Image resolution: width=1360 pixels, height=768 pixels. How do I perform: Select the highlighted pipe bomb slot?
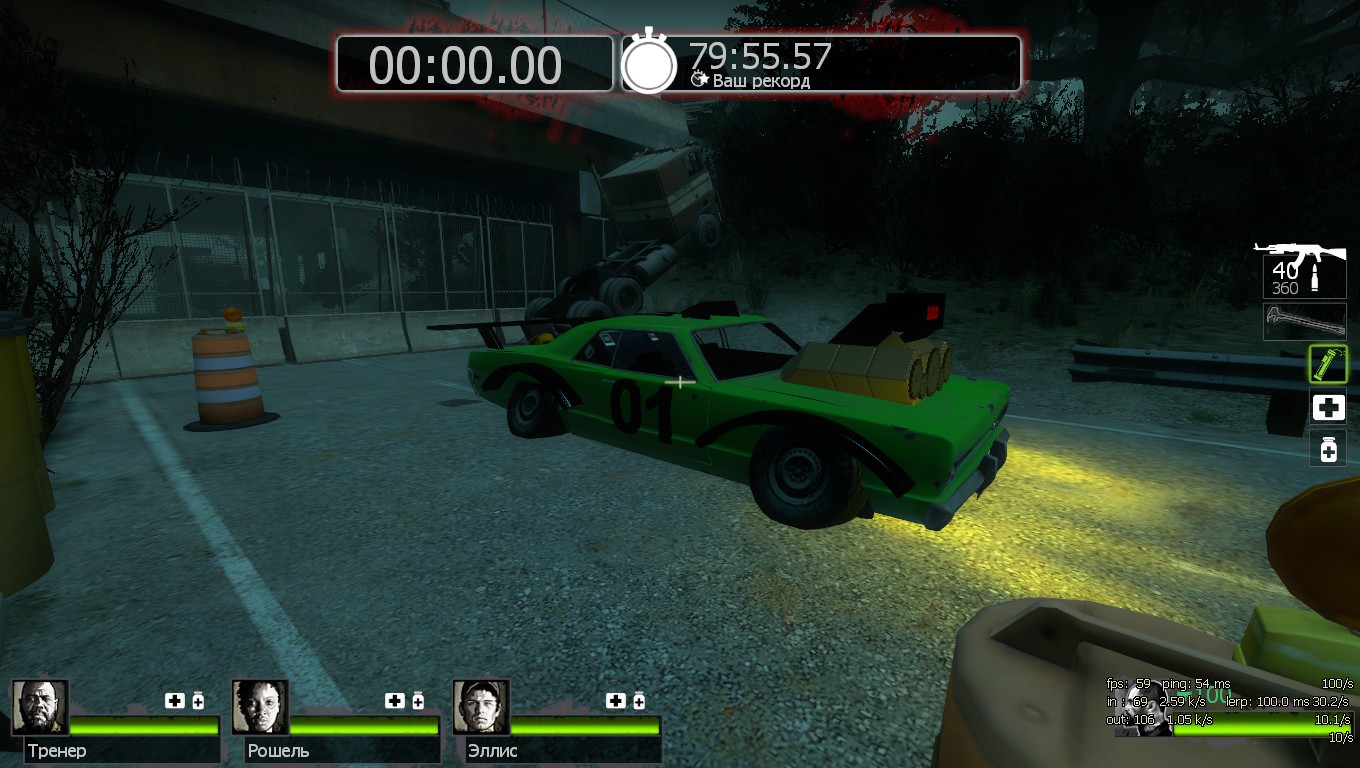1328,365
